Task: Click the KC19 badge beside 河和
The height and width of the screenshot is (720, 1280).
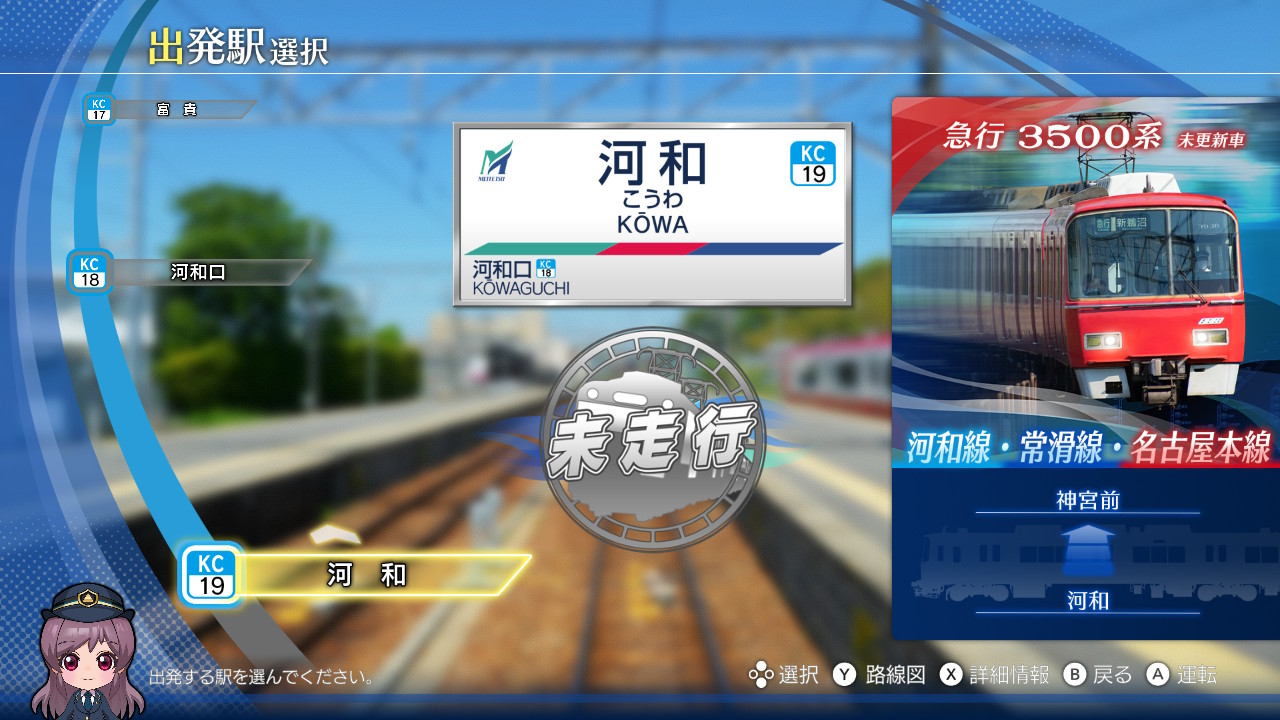Action: (x=214, y=571)
